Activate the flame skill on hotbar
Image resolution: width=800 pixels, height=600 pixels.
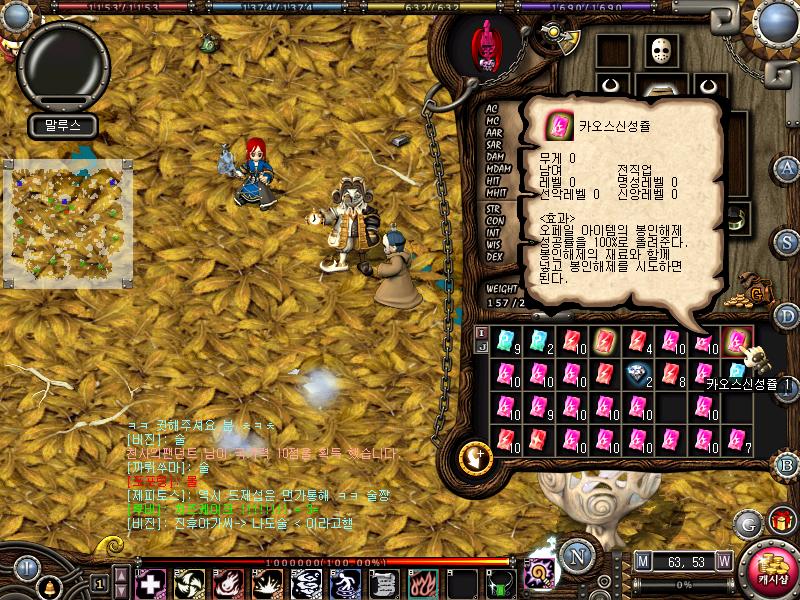419,582
